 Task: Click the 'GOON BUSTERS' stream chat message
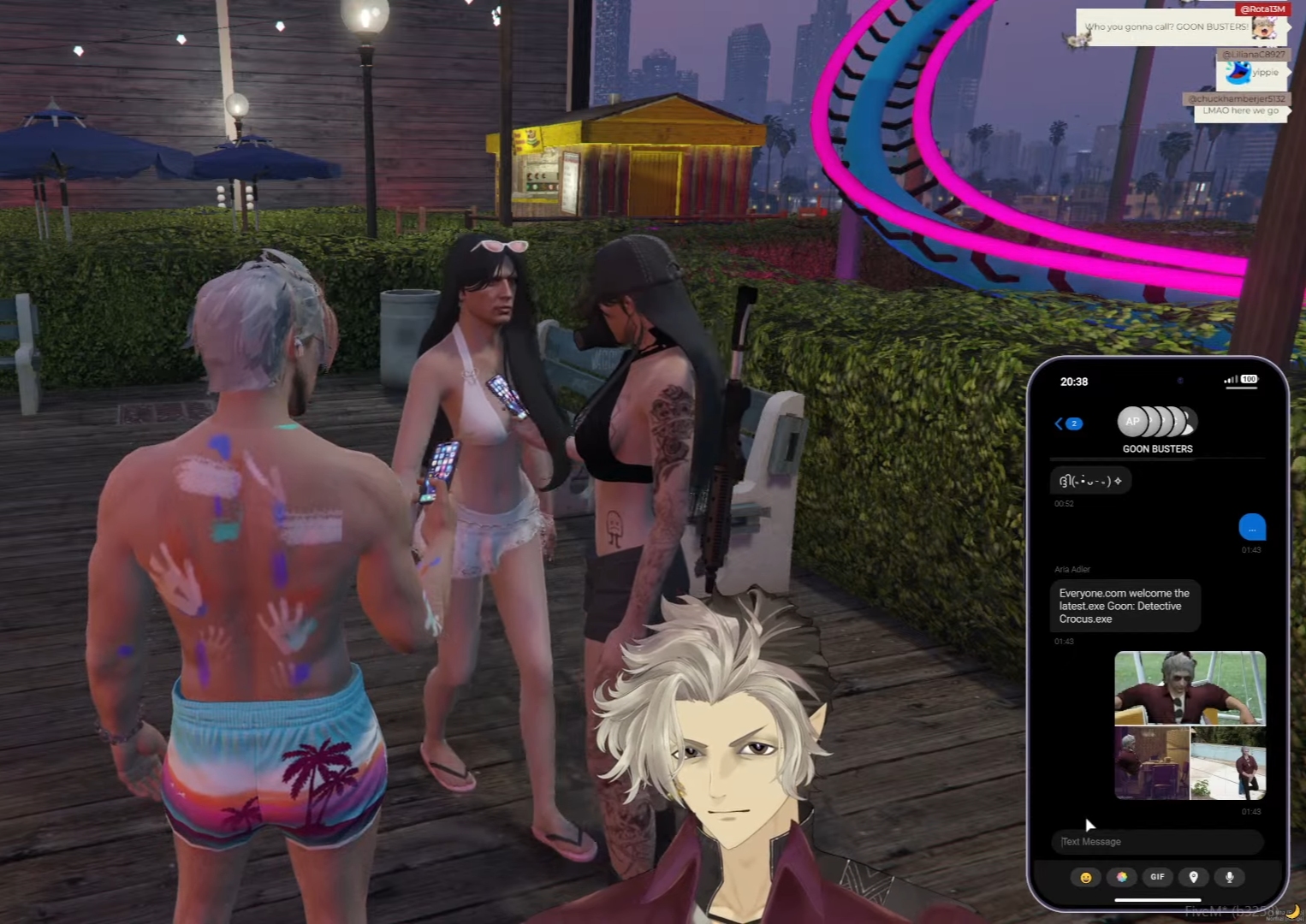(1166, 27)
